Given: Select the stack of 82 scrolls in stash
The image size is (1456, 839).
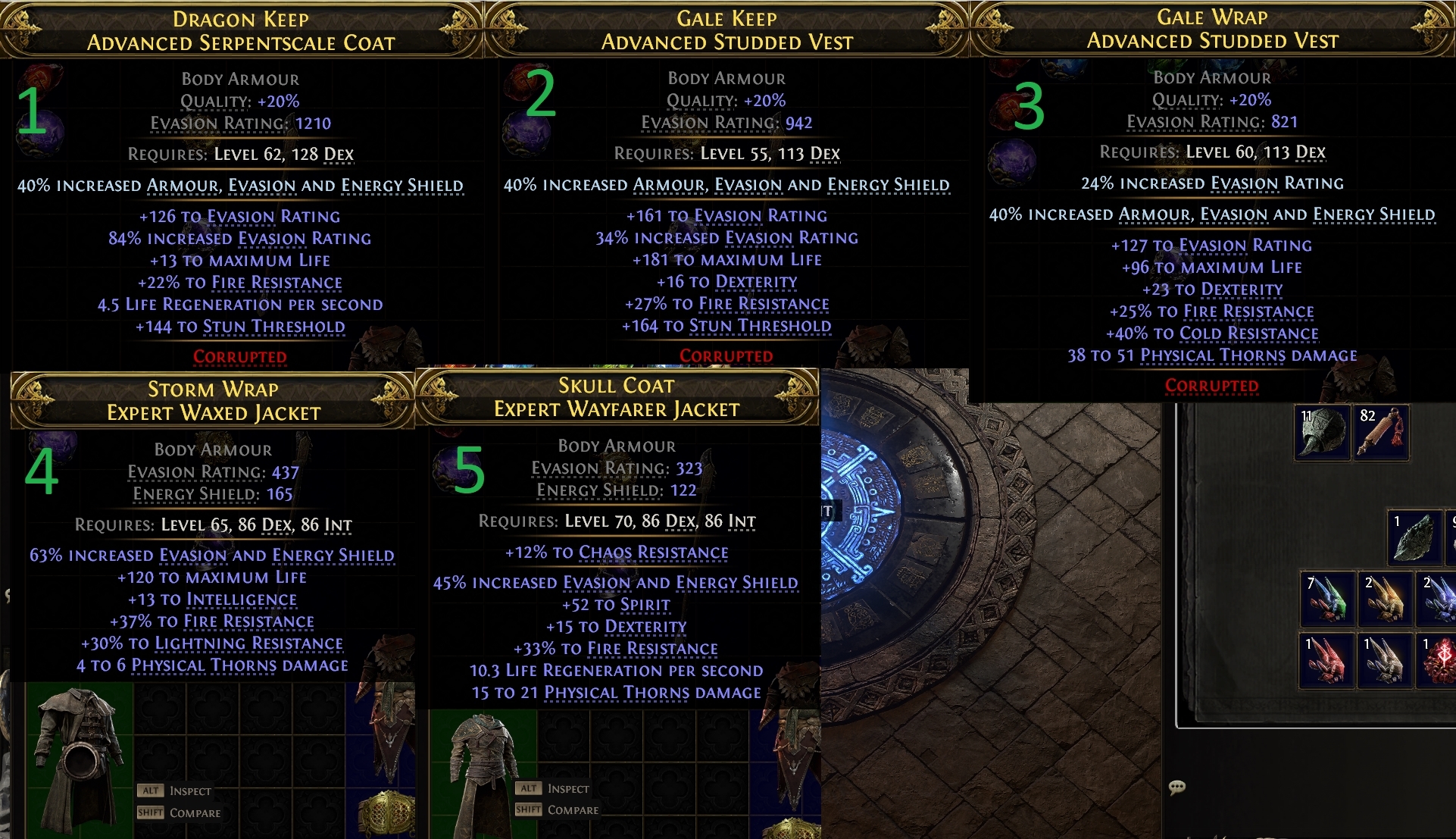Looking at the screenshot, I should click(1383, 433).
